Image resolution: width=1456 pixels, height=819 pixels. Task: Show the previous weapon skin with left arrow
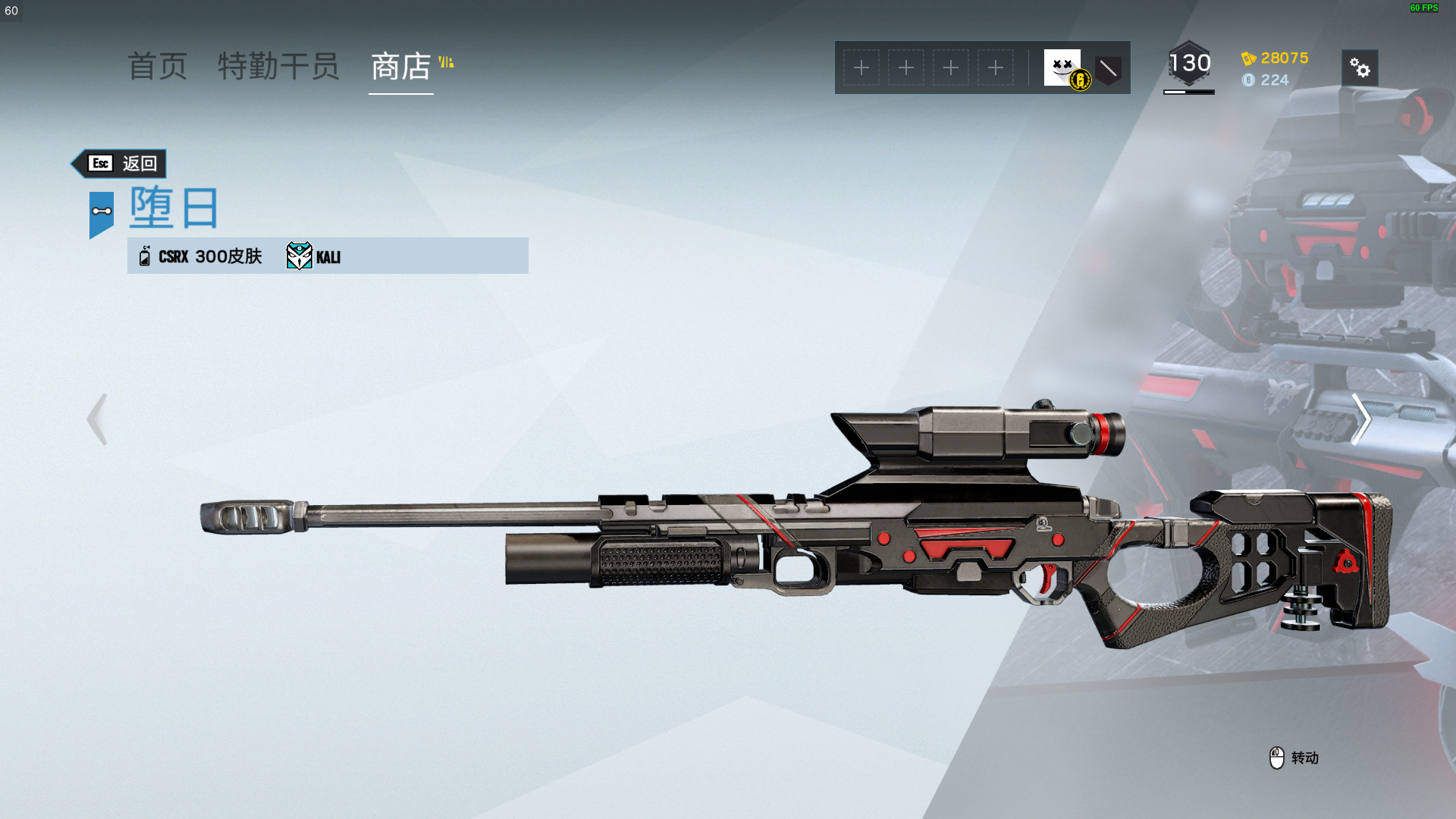(x=97, y=419)
